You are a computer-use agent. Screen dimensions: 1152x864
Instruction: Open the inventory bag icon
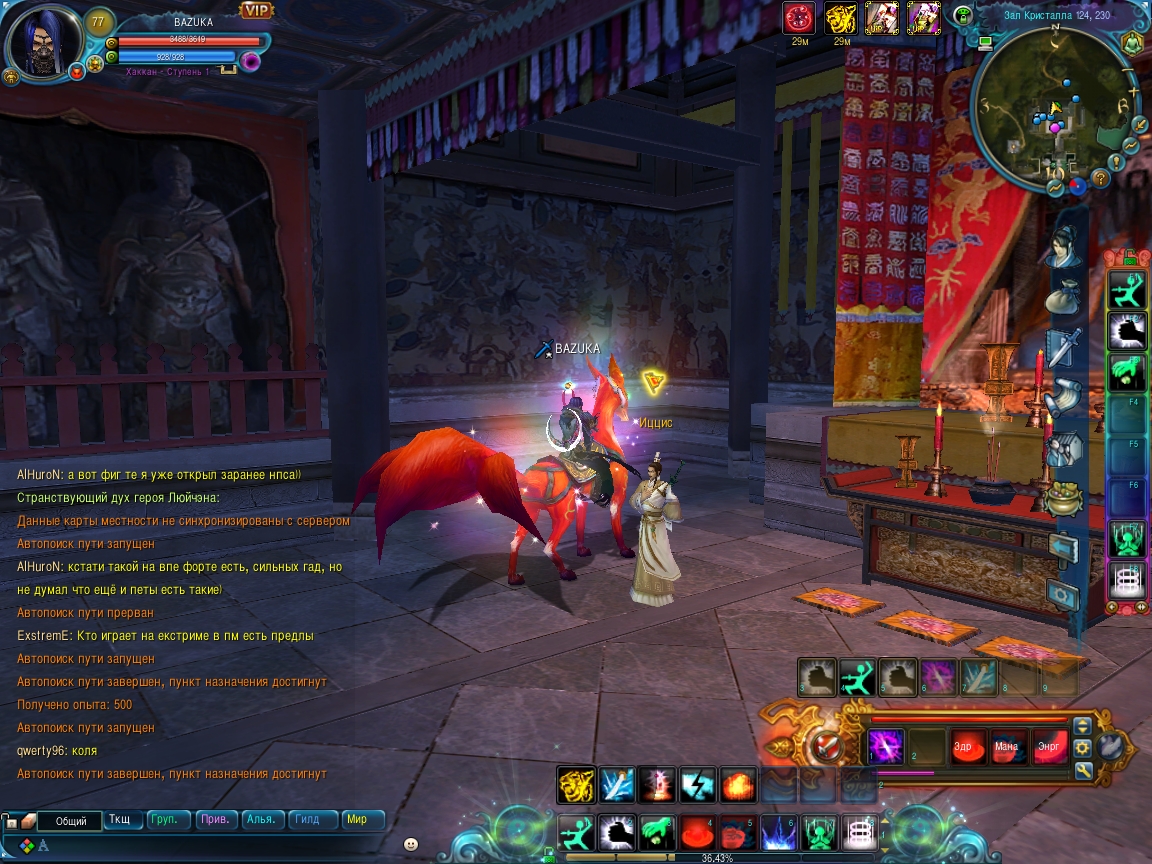pos(1063,297)
